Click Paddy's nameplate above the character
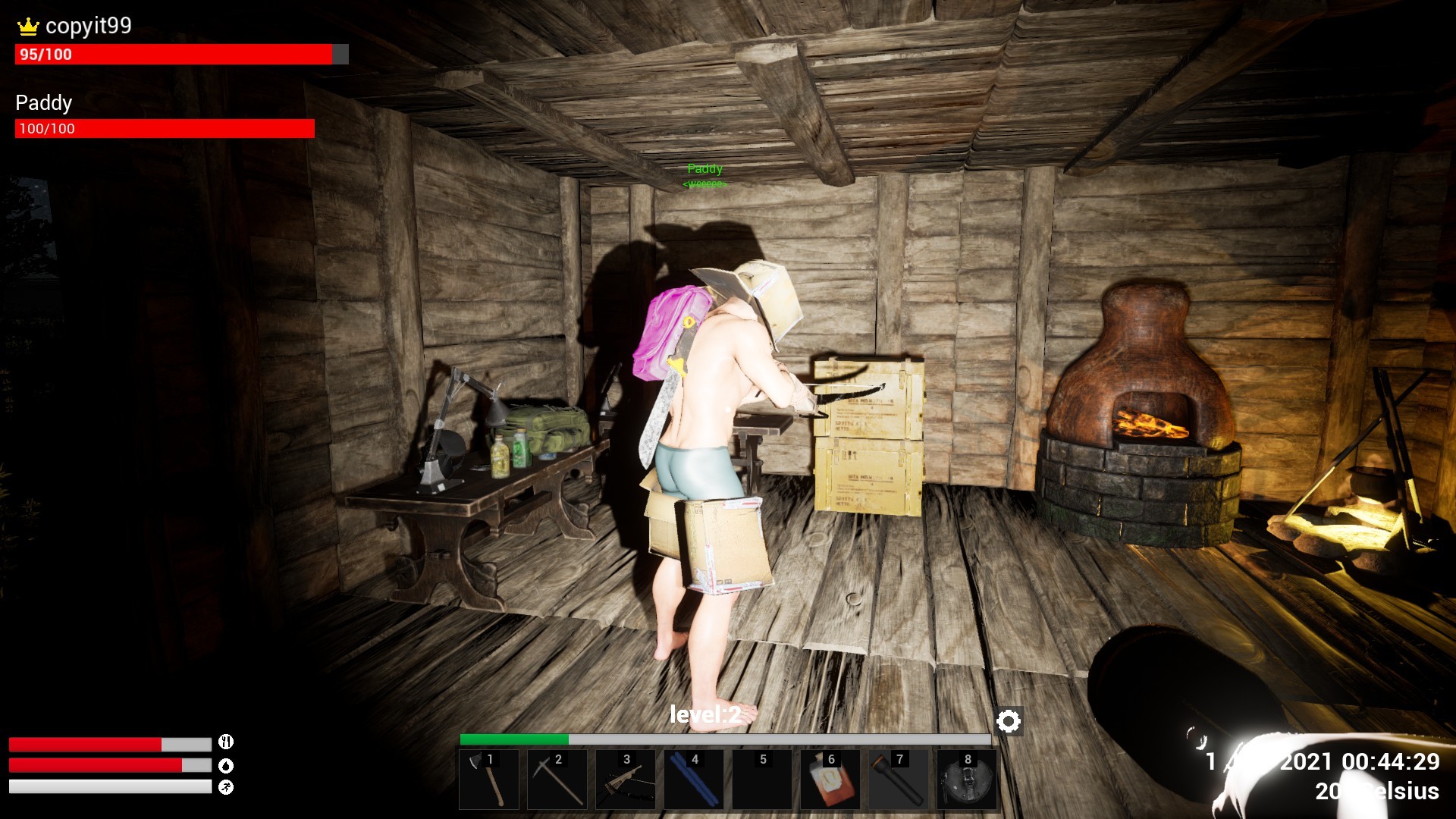The image size is (1456, 819). coord(704,168)
